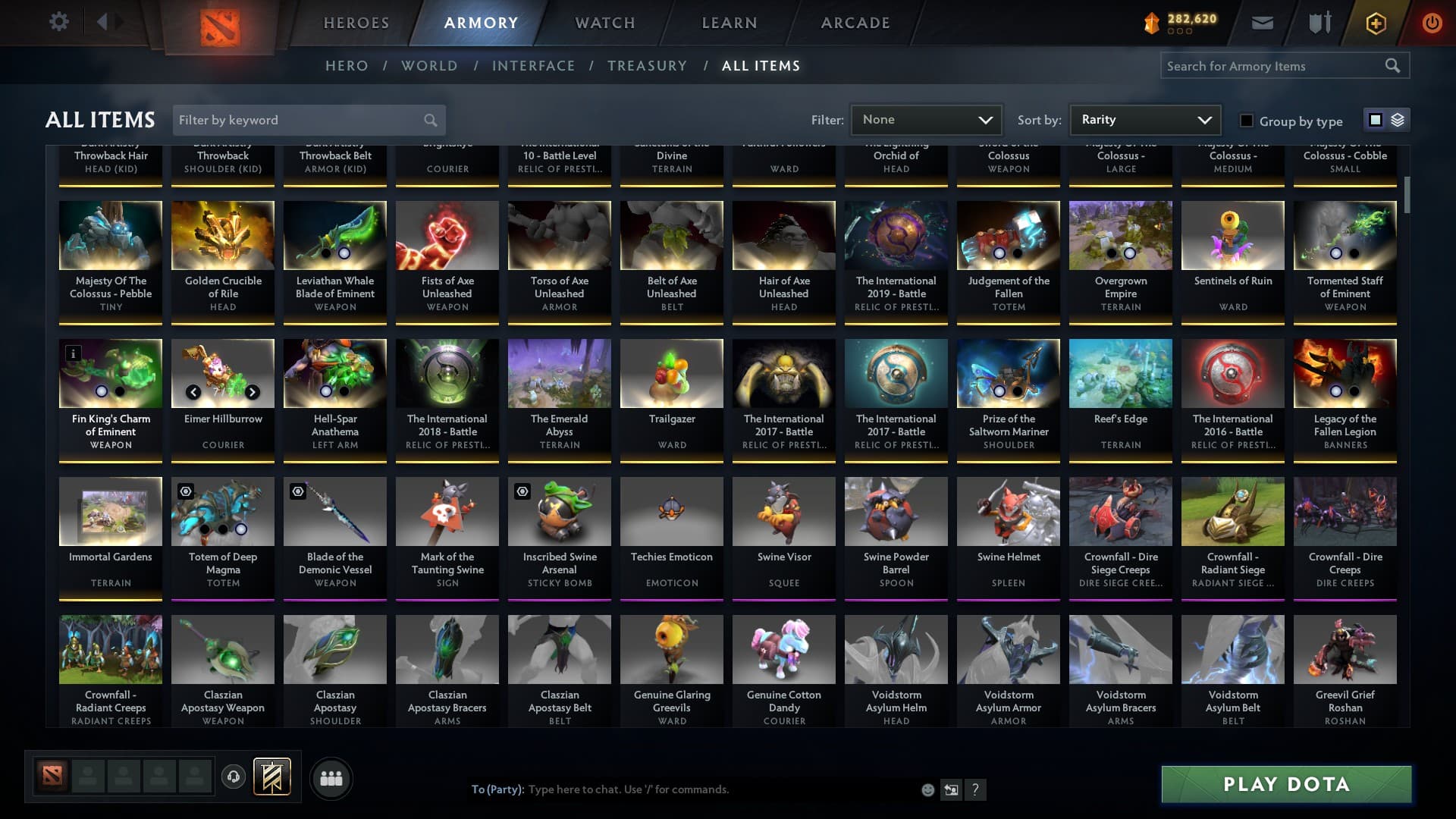
Task: Click the next style arrow on Eimer Hillburrow
Action: [253, 393]
